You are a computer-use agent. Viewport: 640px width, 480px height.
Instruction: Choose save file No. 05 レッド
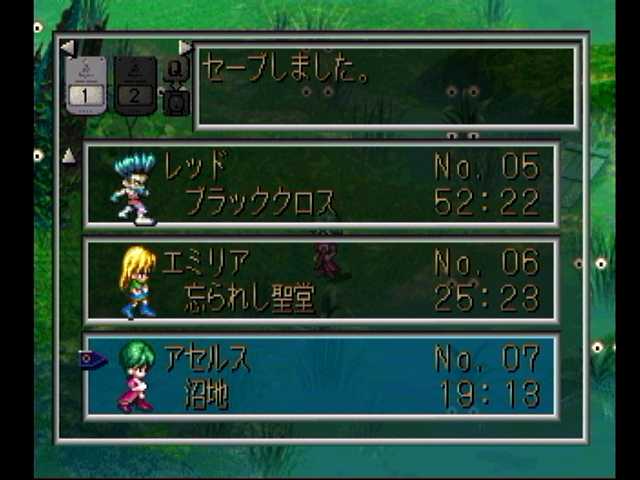(321, 185)
